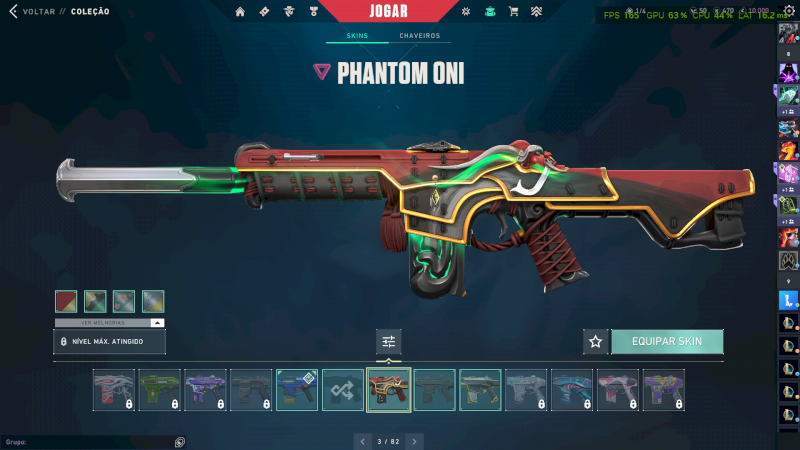Open the settings gear icon
800x450 pixels.
click(x=788, y=11)
